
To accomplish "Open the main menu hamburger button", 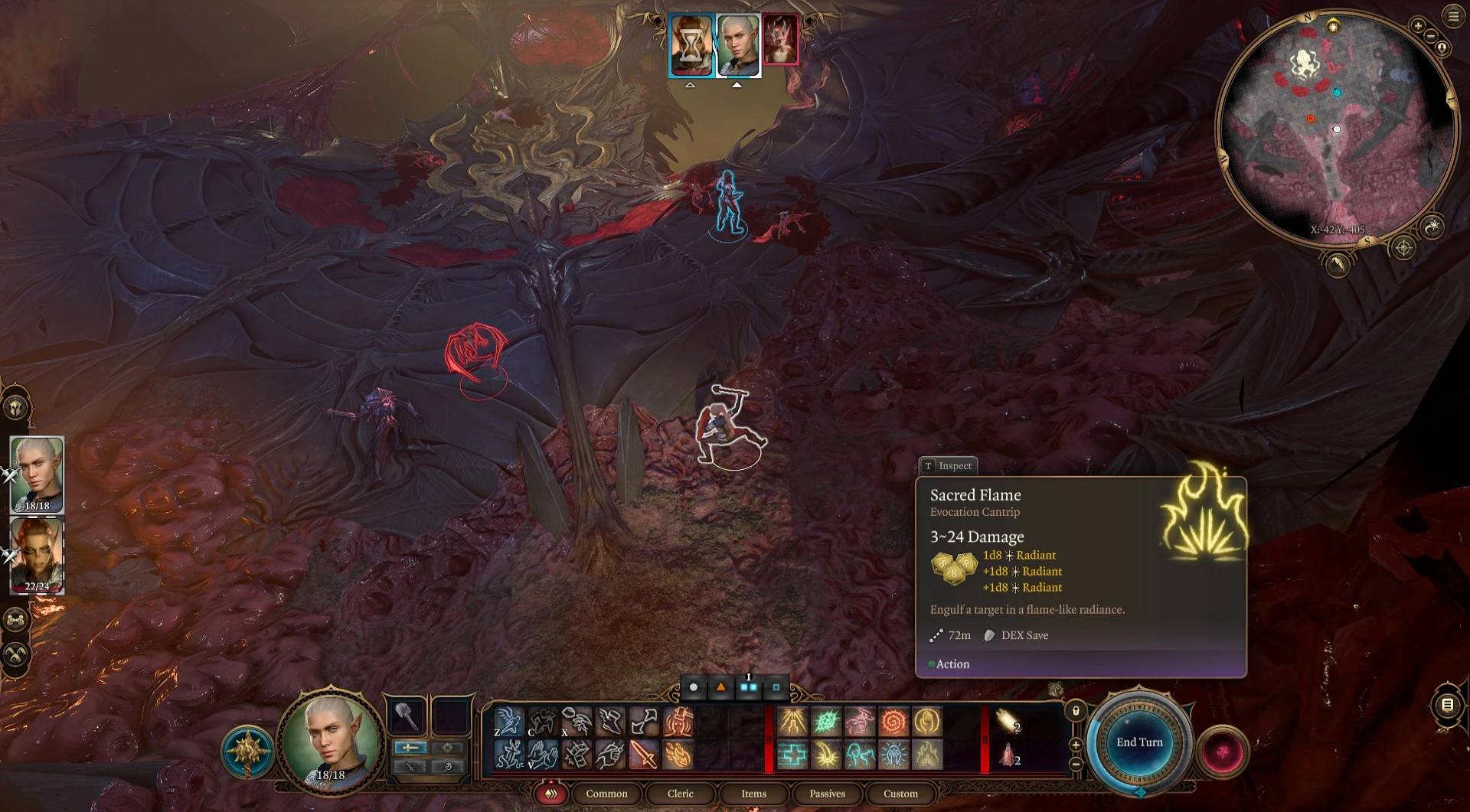I will point(1453,16).
